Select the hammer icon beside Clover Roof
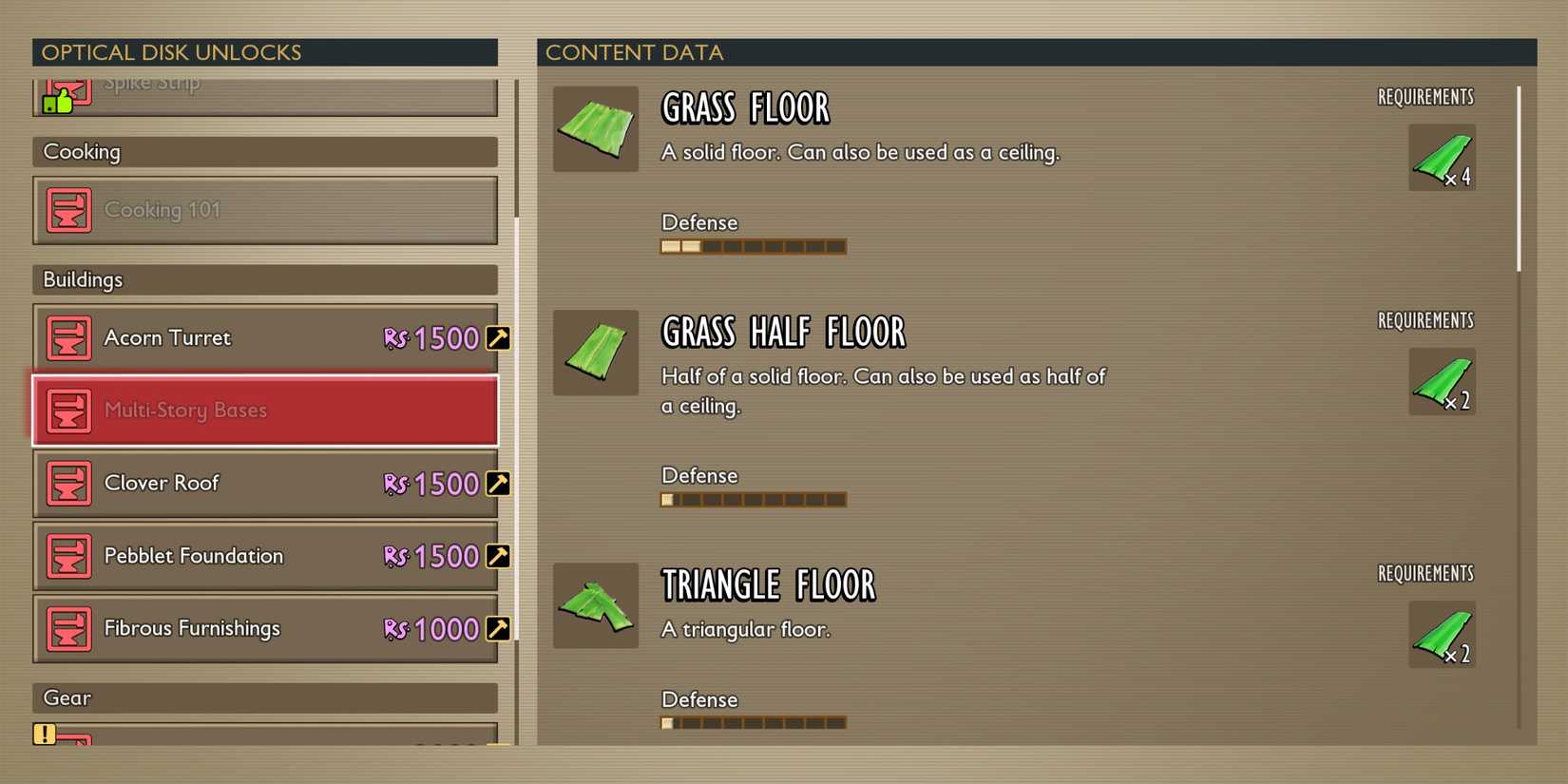The height and width of the screenshot is (784, 1568). [498, 484]
